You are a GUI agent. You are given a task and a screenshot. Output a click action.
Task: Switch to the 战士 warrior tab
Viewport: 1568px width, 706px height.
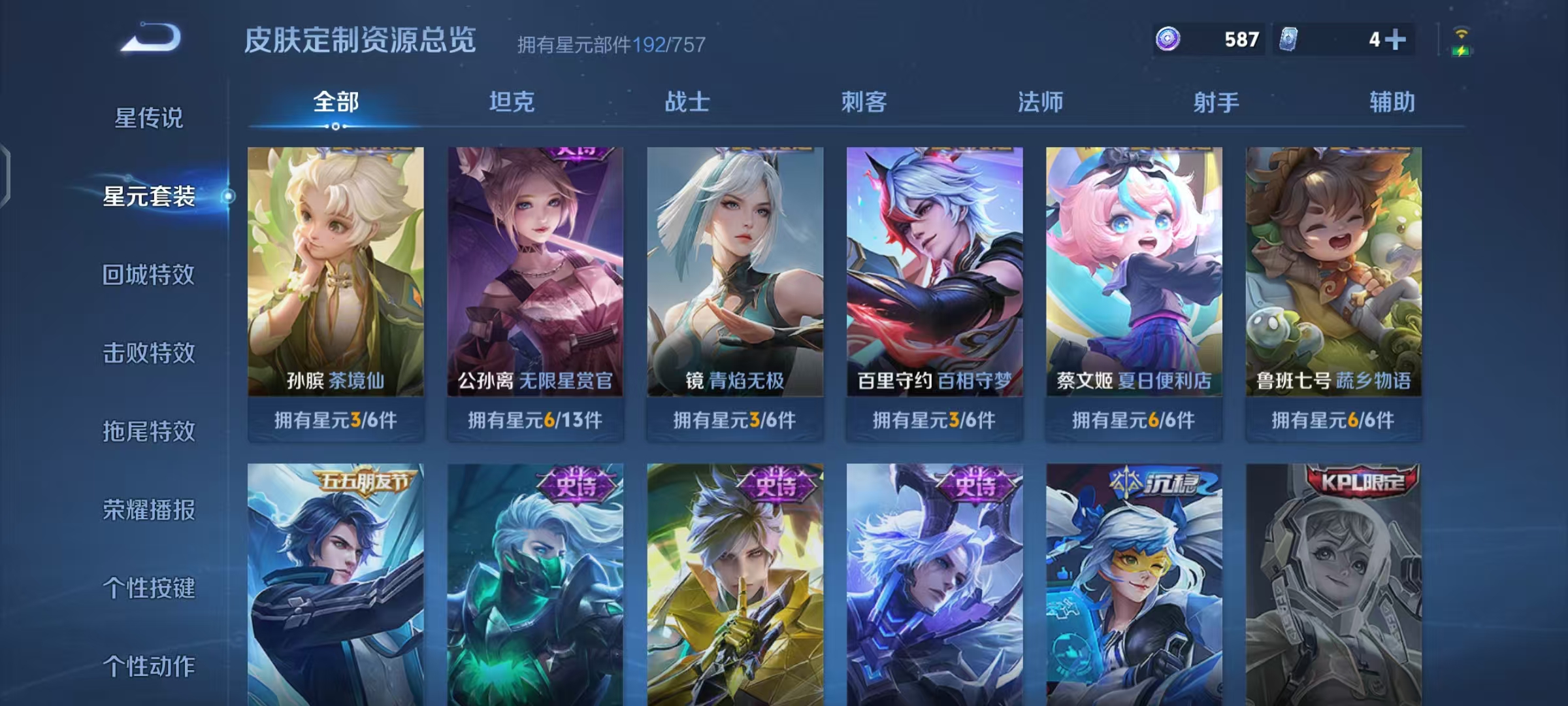pos(686,103)
